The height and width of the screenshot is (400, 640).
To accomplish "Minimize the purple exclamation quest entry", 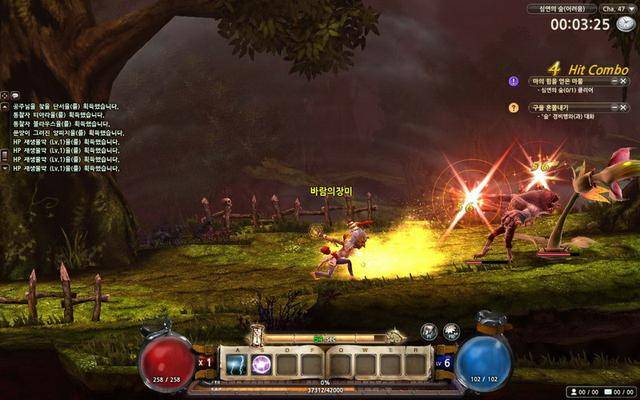I will pyautogui.click(x=613, y=80).
